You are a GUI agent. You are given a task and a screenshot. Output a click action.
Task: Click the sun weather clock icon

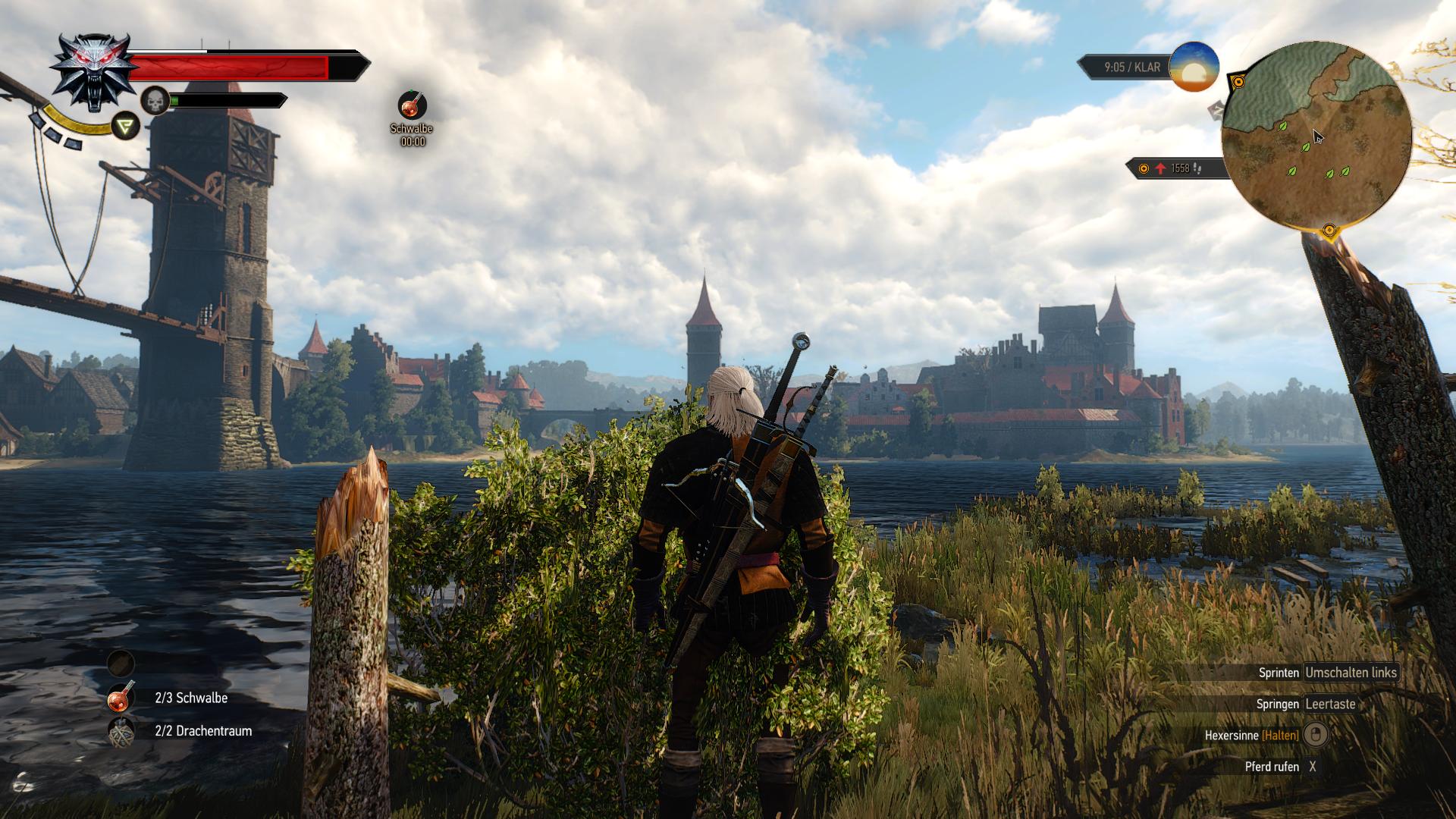[1194, 67]
